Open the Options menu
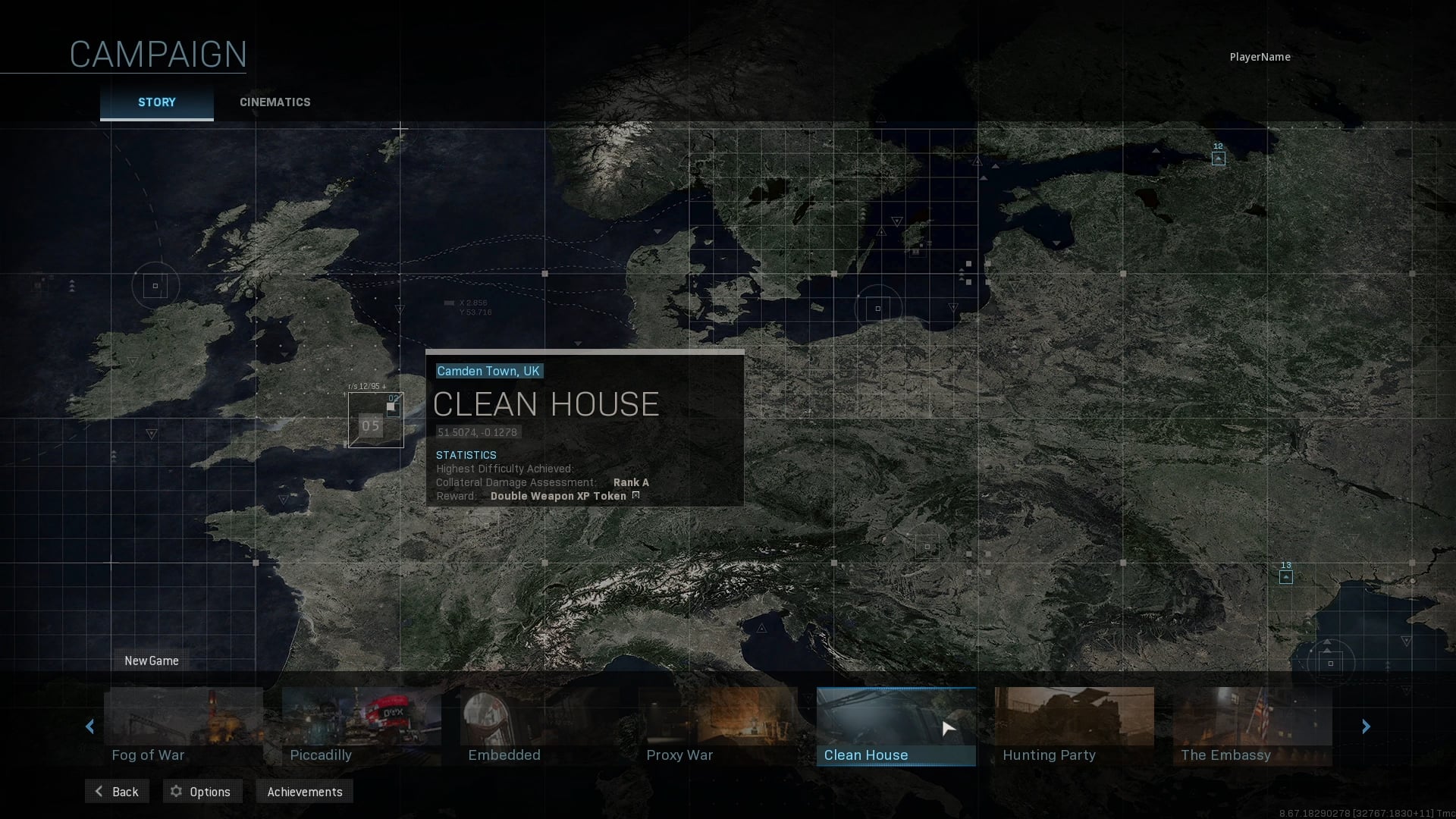This screenshot has height=819, width=1456. click(x=201, y=792)
